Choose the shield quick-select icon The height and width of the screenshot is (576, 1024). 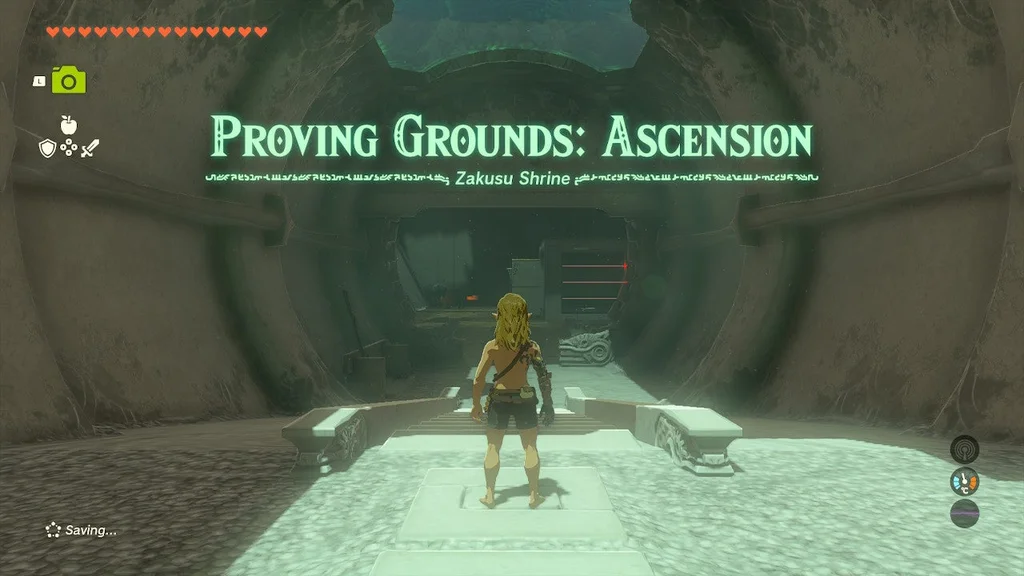coord(46,149)
